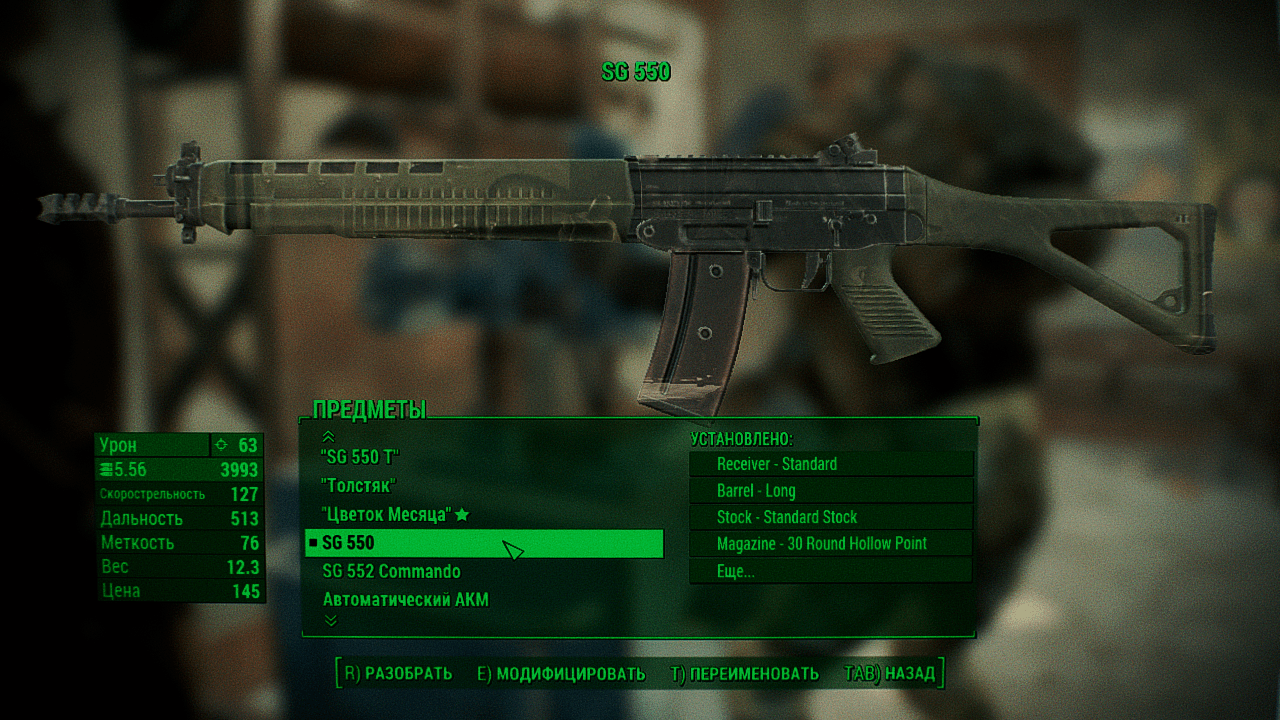The width and height of the screenshot is (1280, 720).
Task: Open the Receiver - Standard mod slot
Action: coord(830,464)
